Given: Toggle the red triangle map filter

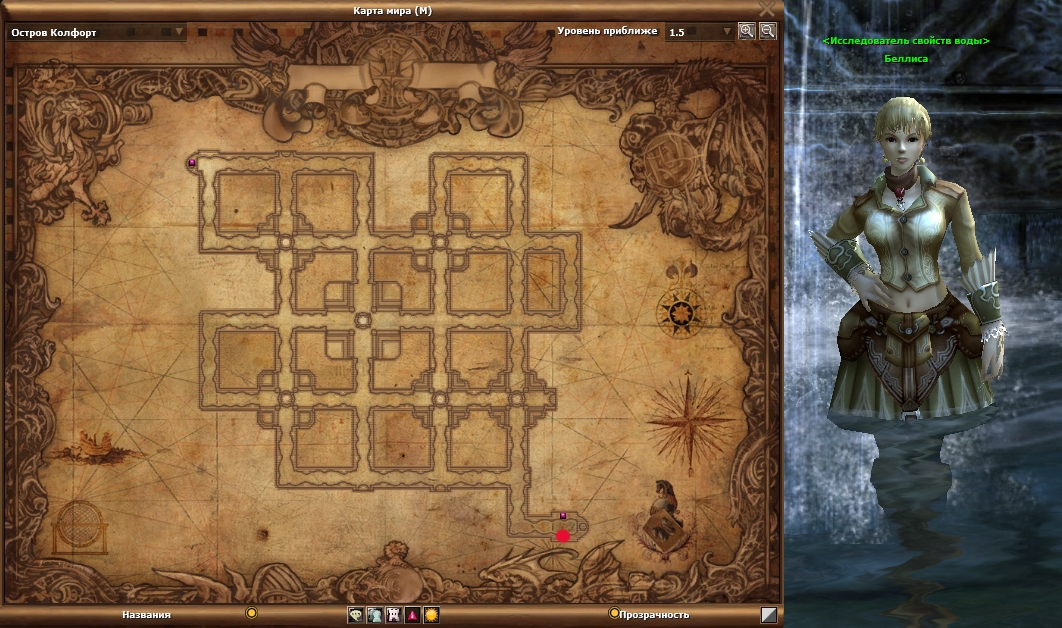Looking at the screenshot, I should (x=412, y=615).
